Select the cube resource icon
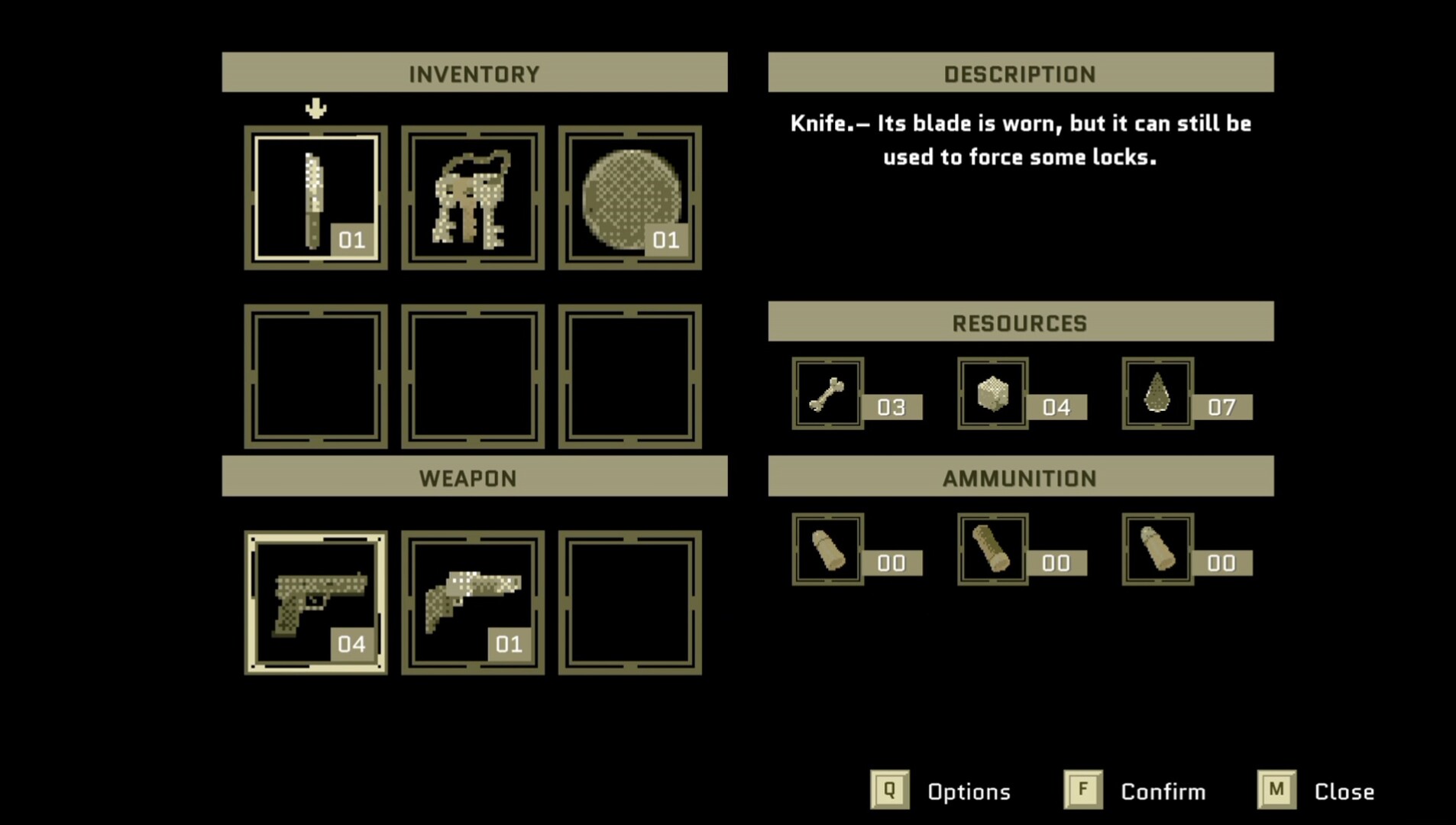 click(x=992, y=393)
